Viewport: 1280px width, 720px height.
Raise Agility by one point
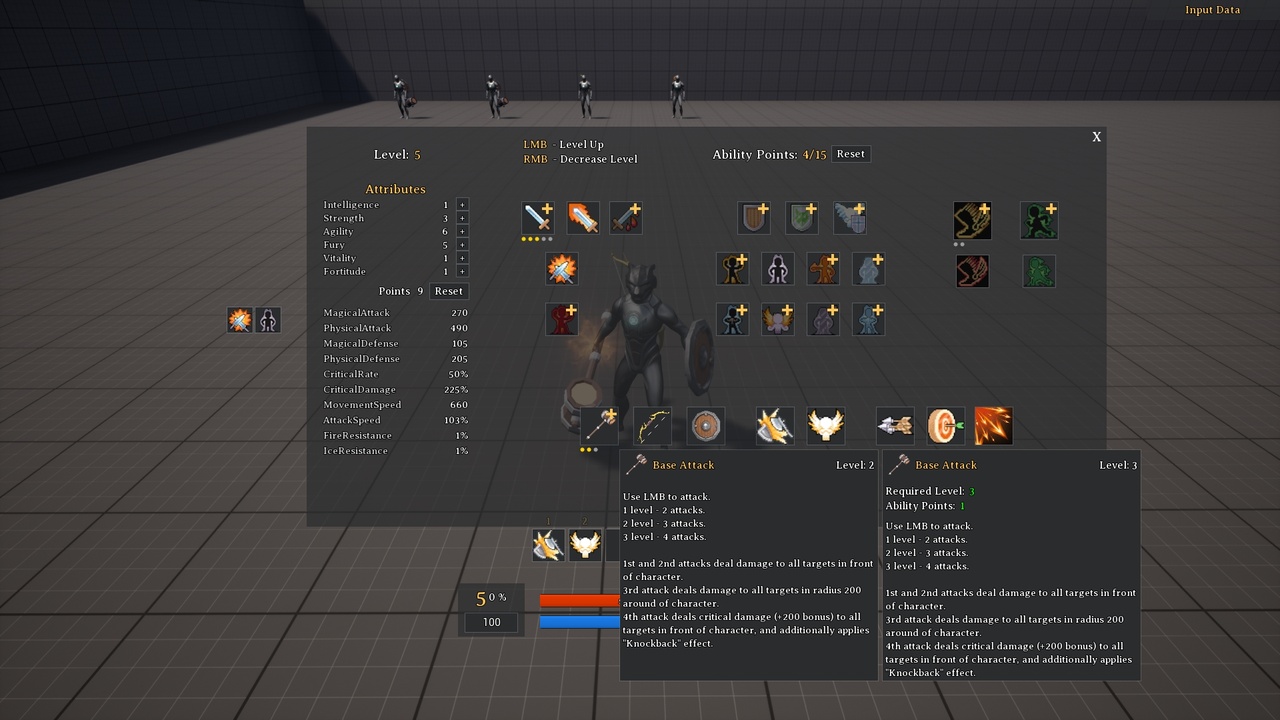[462, 231]
